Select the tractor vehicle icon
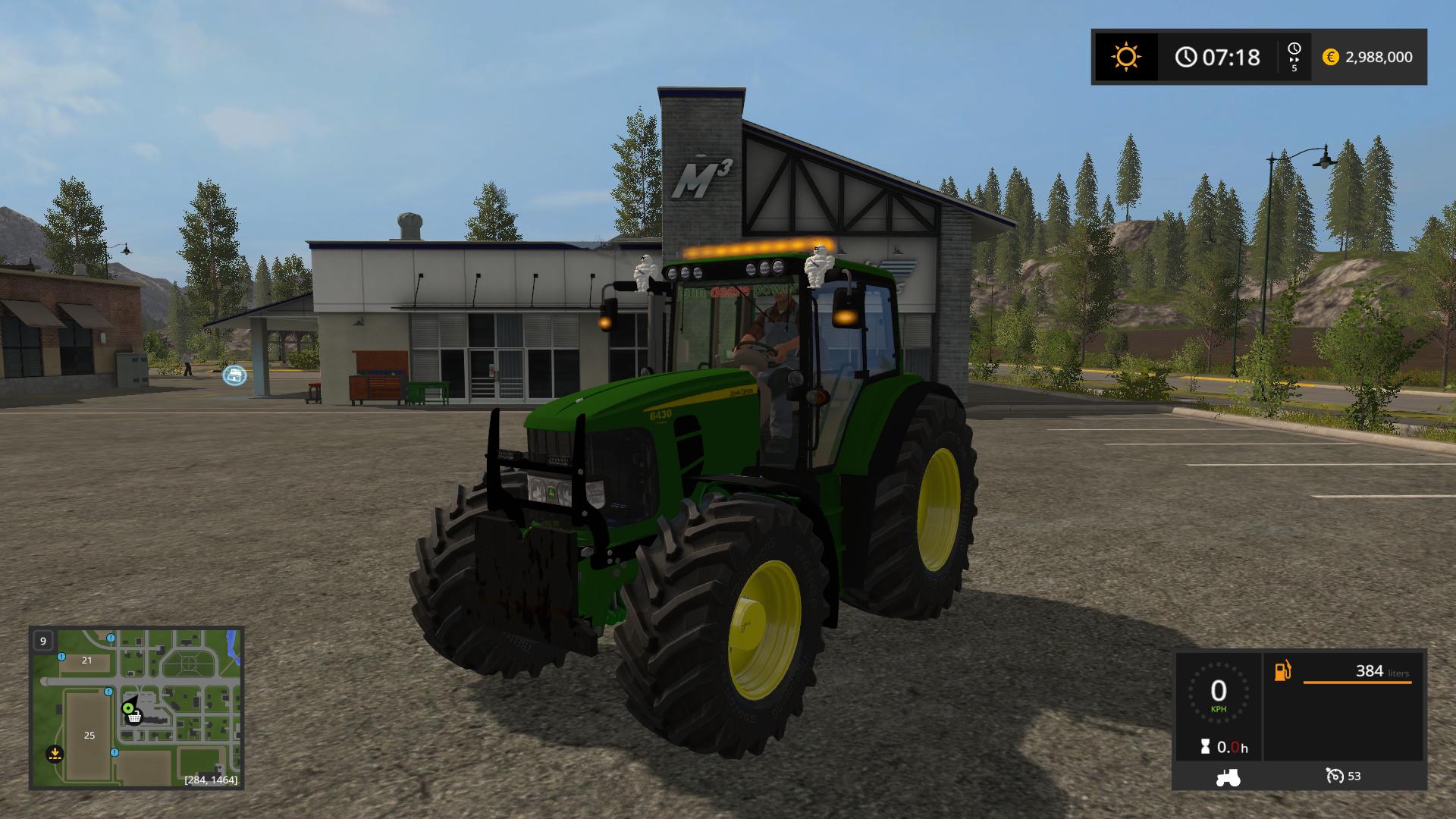Image resolution: width=1456 pixels, height=819 pixels. pyautogui.click(x=1228, y=777)
